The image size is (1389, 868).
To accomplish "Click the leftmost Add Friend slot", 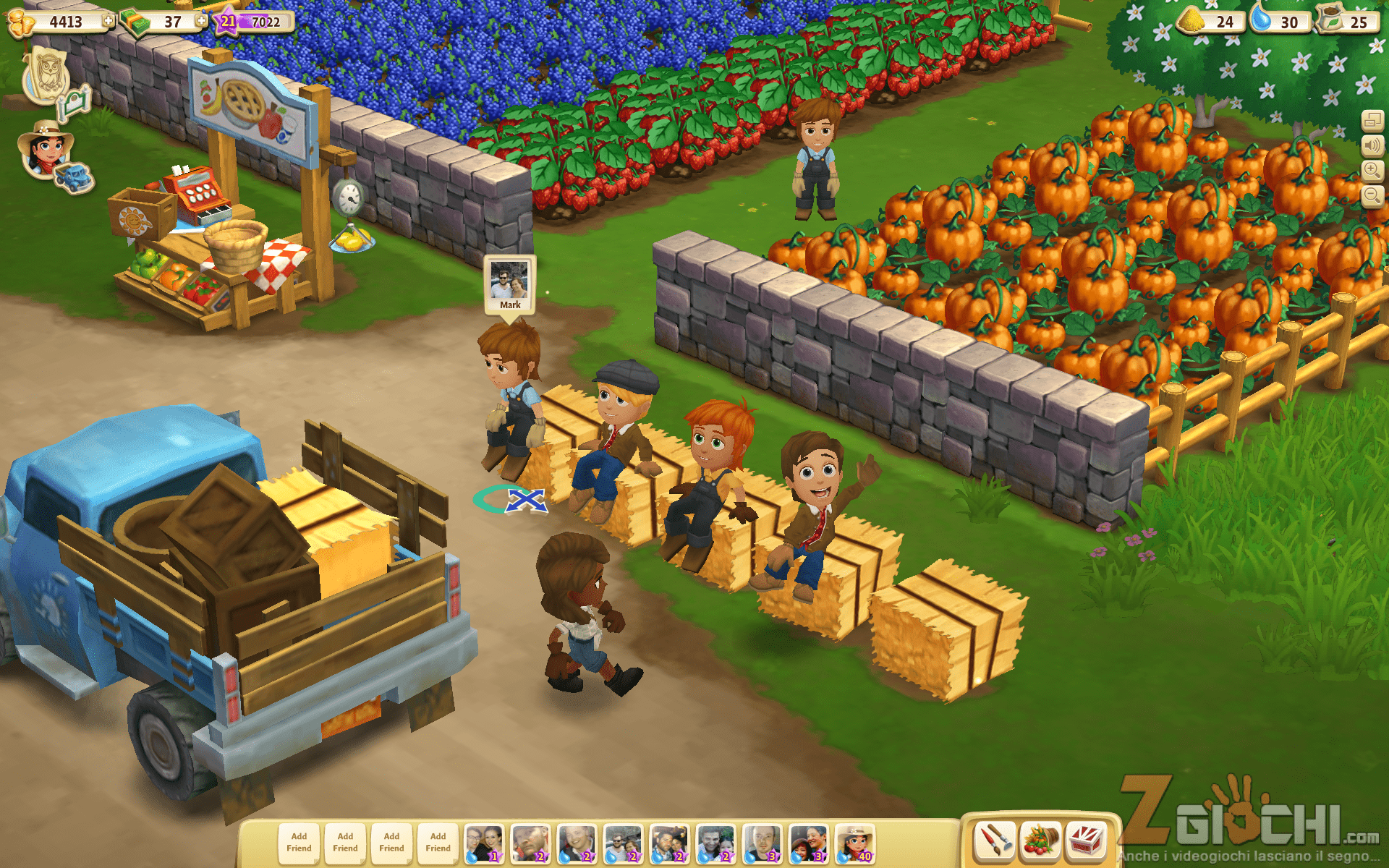I will tap(299, 843).
